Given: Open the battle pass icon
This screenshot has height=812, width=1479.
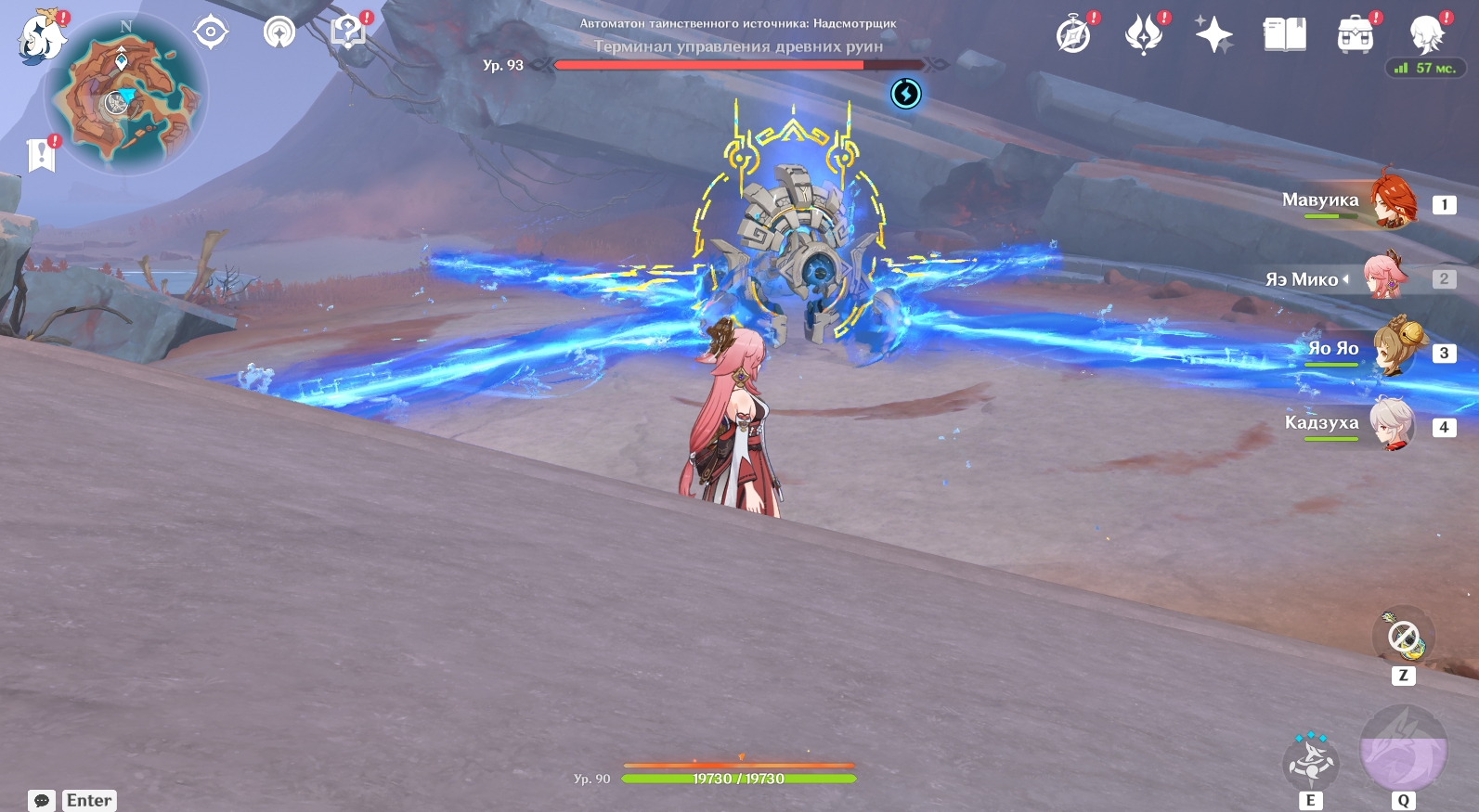Looking at the screenshot, I should tap(1144, 35).
